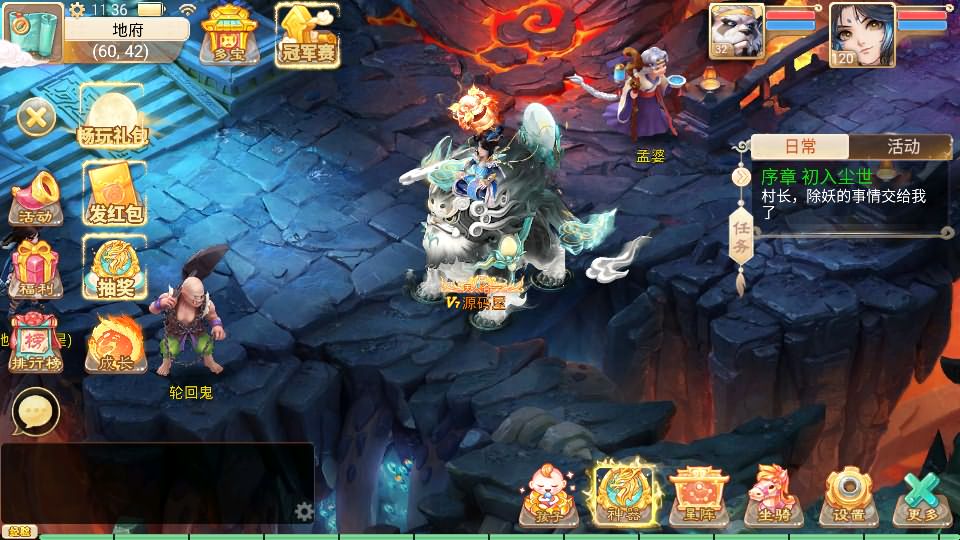Switch to the 日常 daily tab
The height and width of the screenshot is (540, 960).
point(800,146)
